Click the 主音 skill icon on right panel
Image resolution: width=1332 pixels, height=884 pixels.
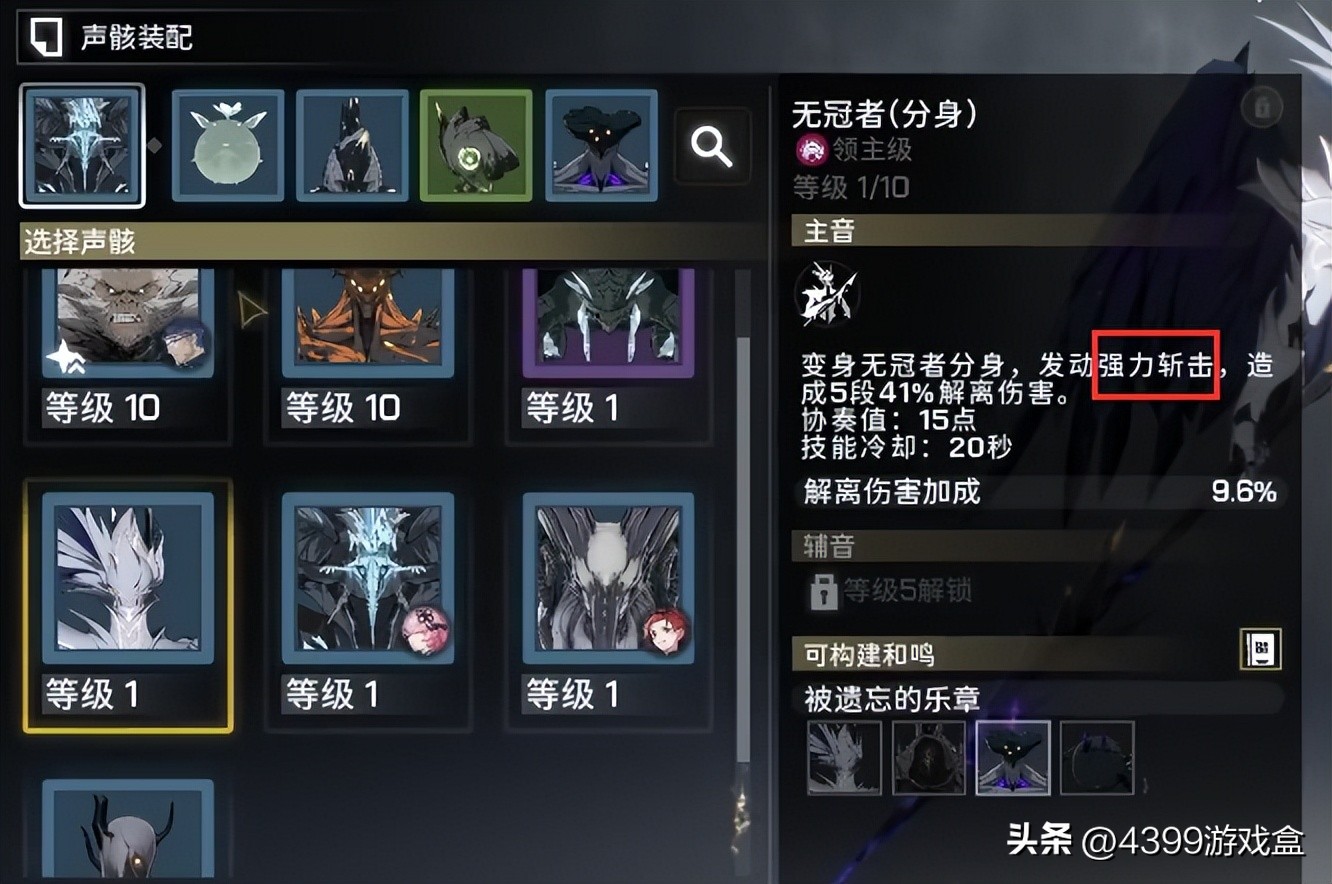coord(826,293)
